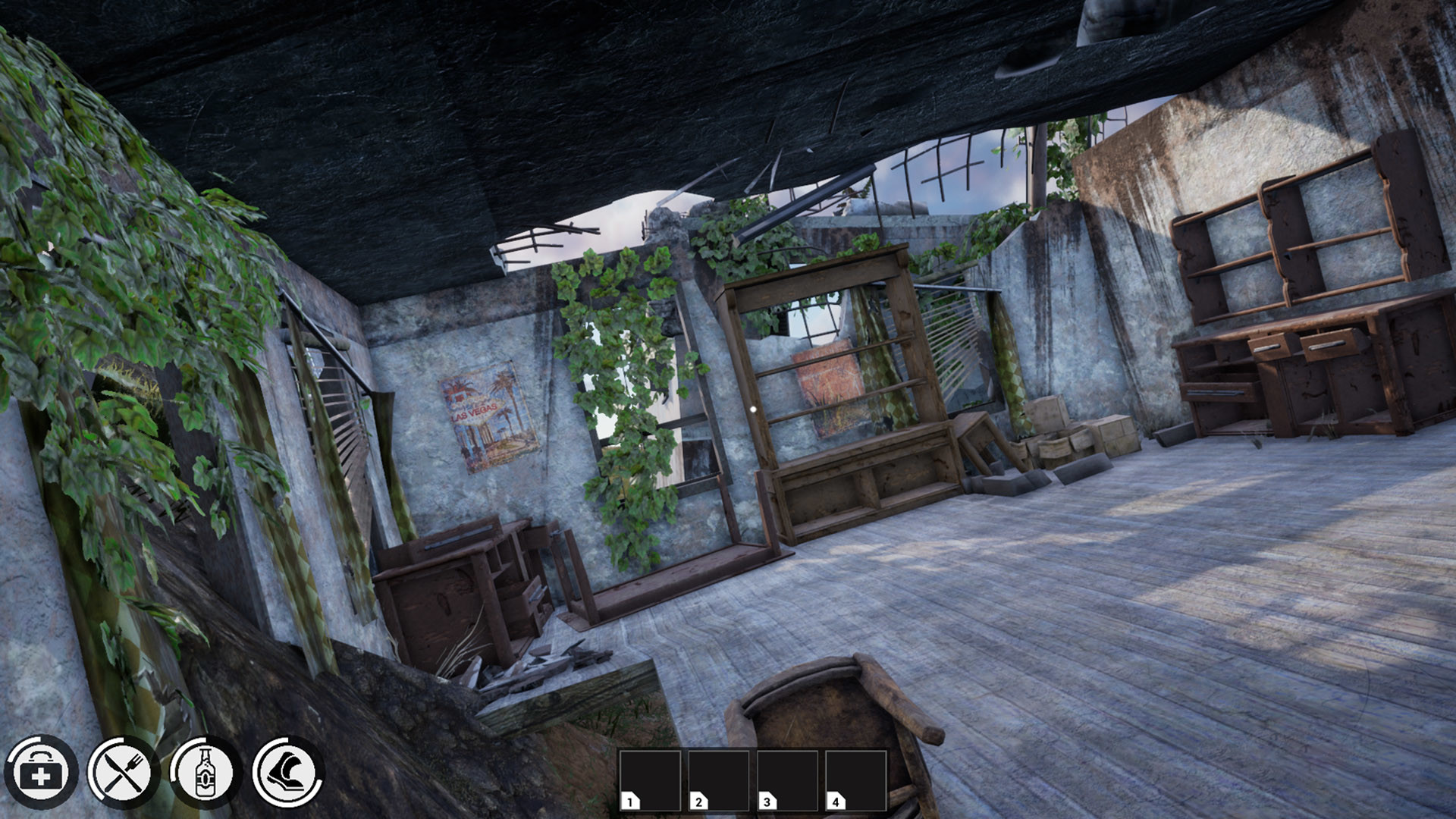Click the page icon in hotbar slot 4
The height and width of the screenshot is (819, 1456).
point(836,800)
